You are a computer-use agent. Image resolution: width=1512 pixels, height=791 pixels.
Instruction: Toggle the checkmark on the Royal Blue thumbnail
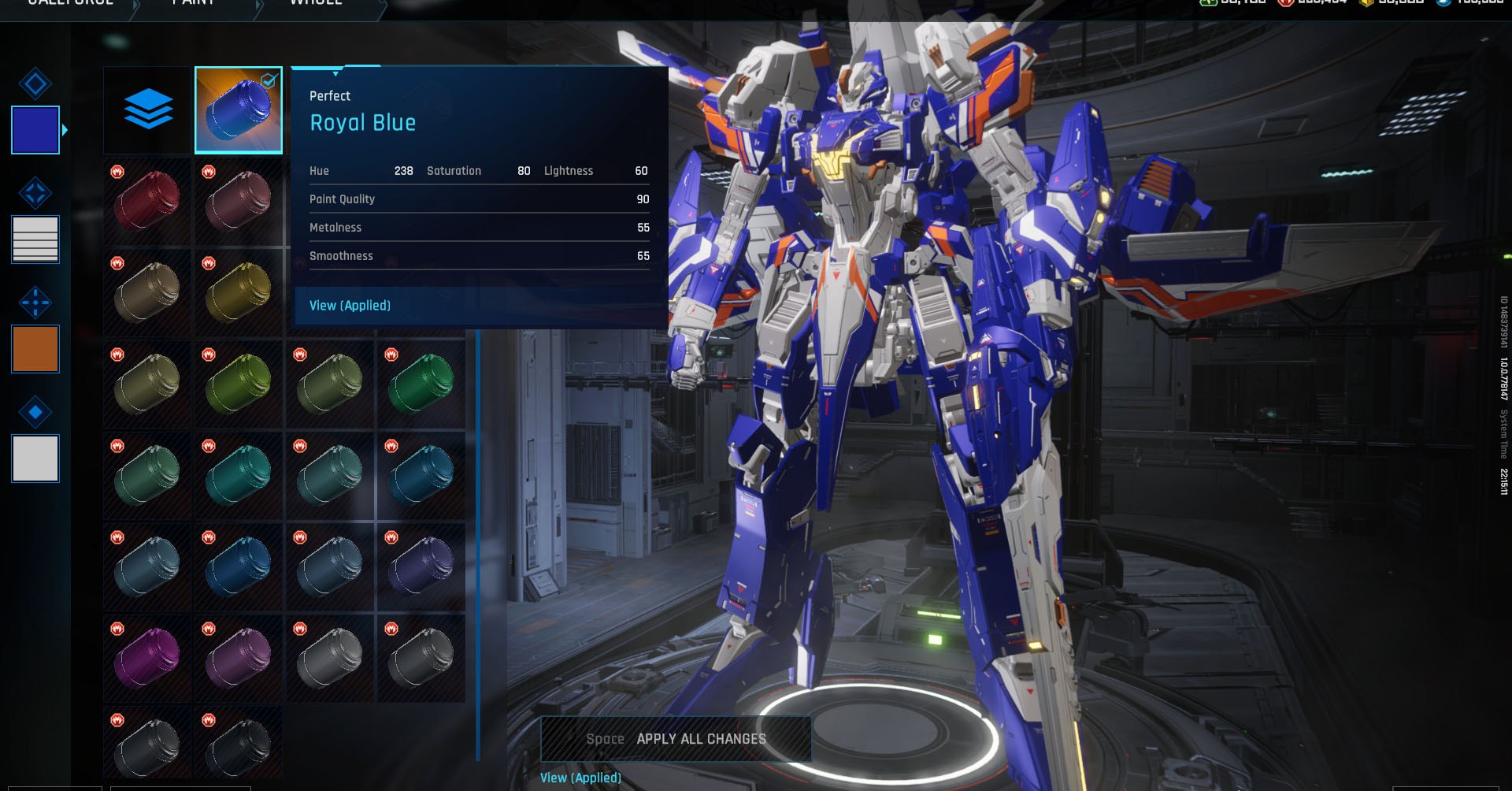[269, 79]
